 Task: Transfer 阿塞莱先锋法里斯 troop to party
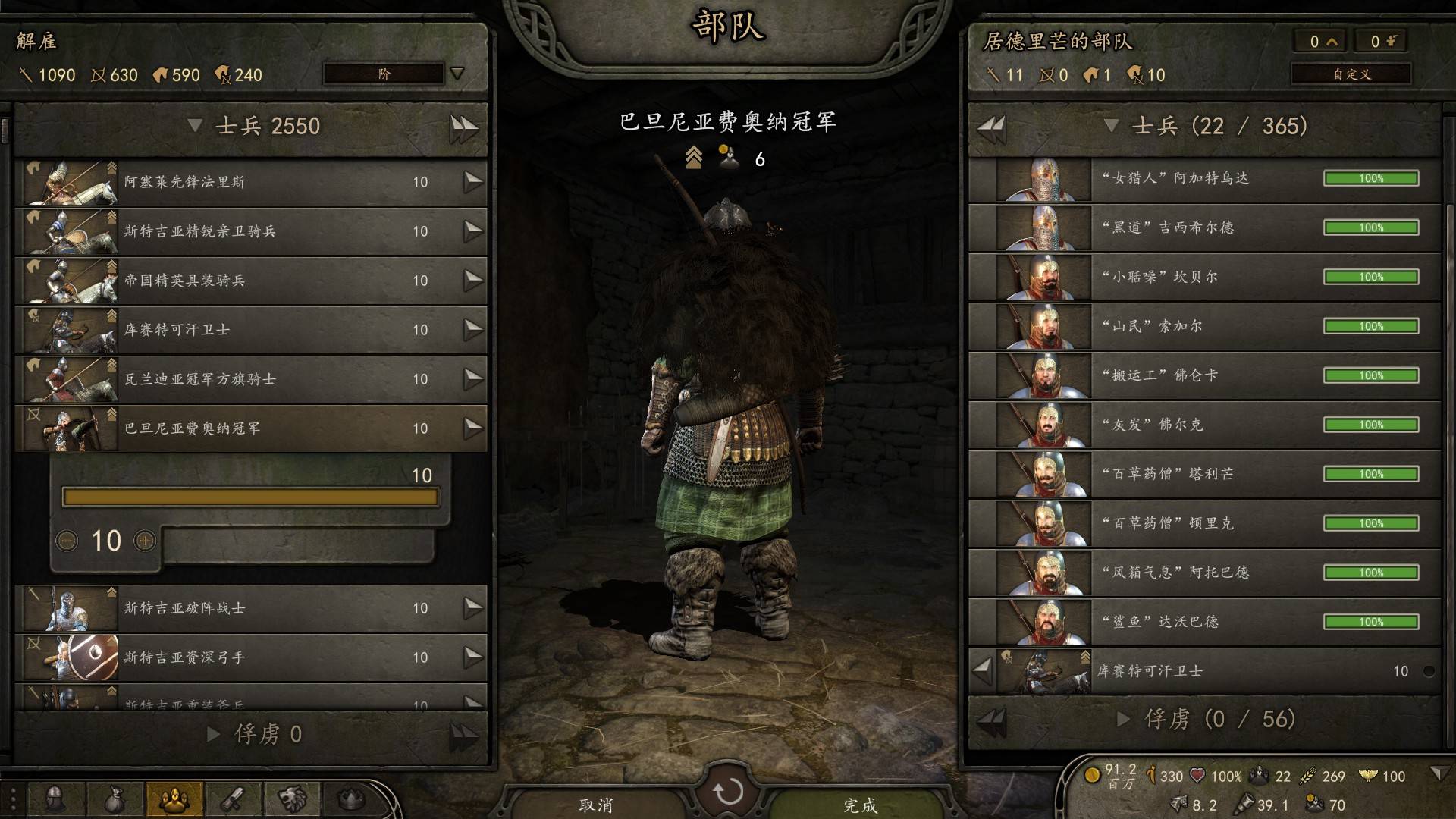[473, 181]
